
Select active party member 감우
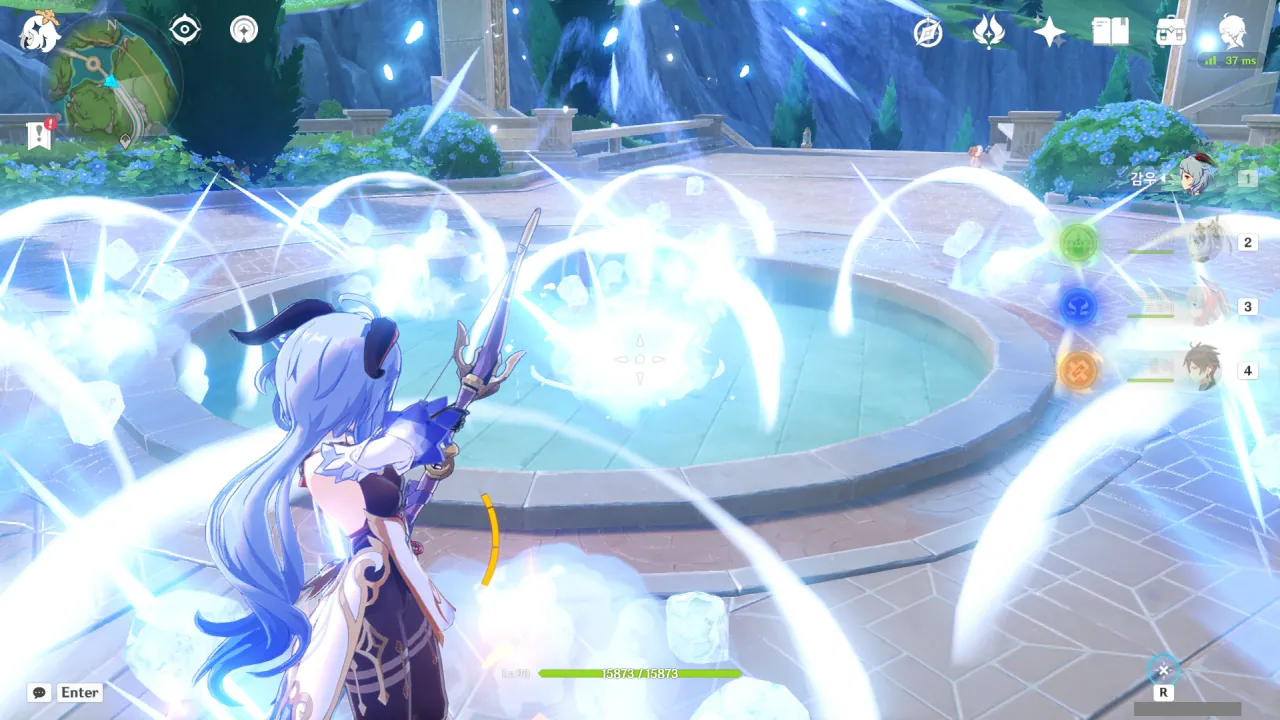(1195, 177)
